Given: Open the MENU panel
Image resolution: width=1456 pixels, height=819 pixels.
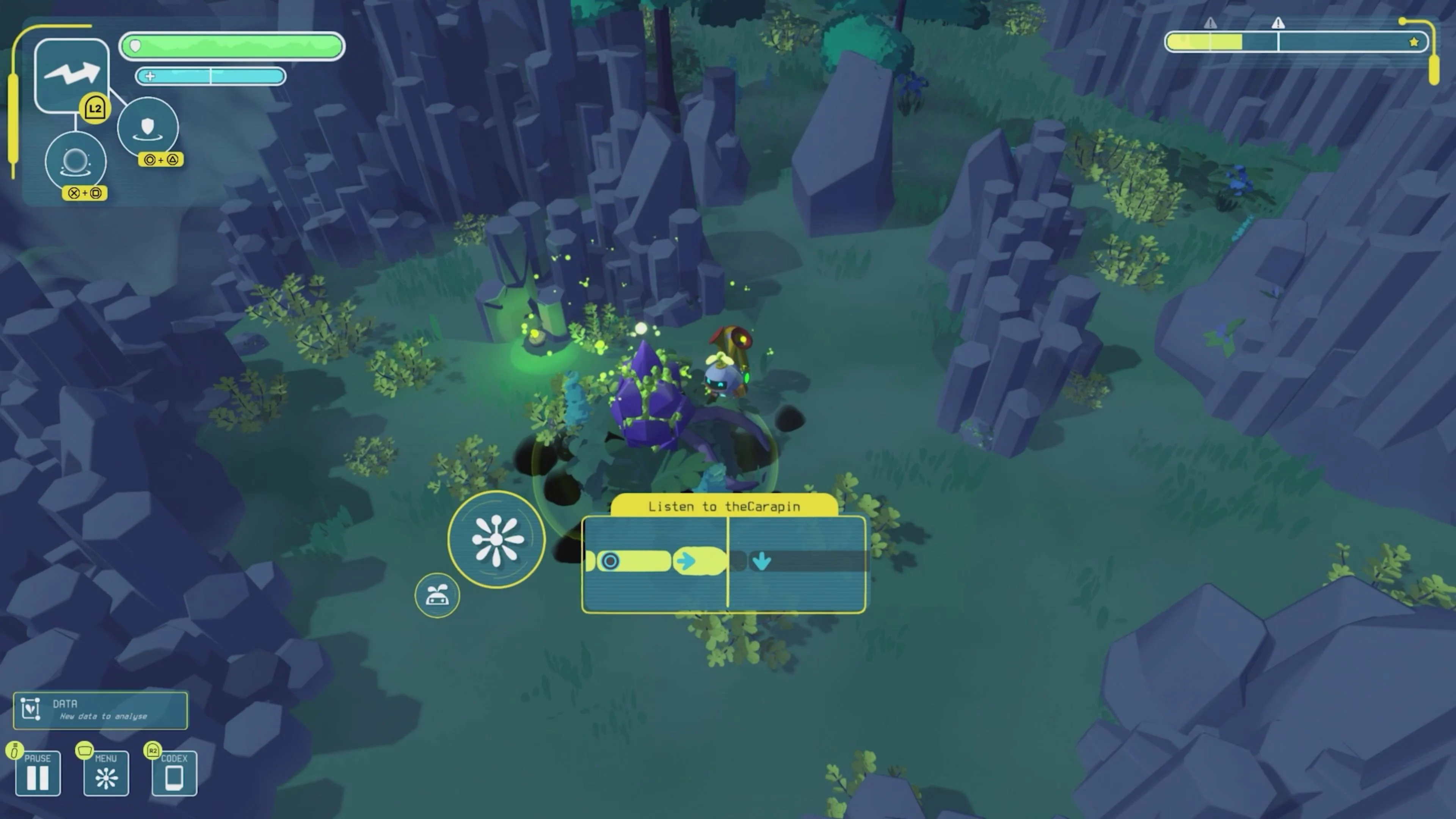Looking at the screenshot, I should [x=106, y=773].
